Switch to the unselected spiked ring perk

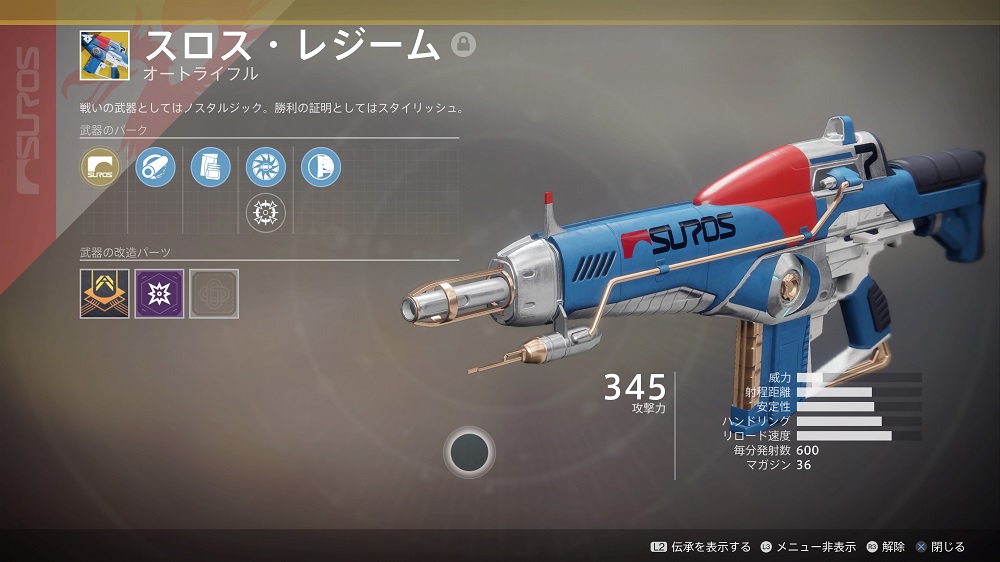265,212
